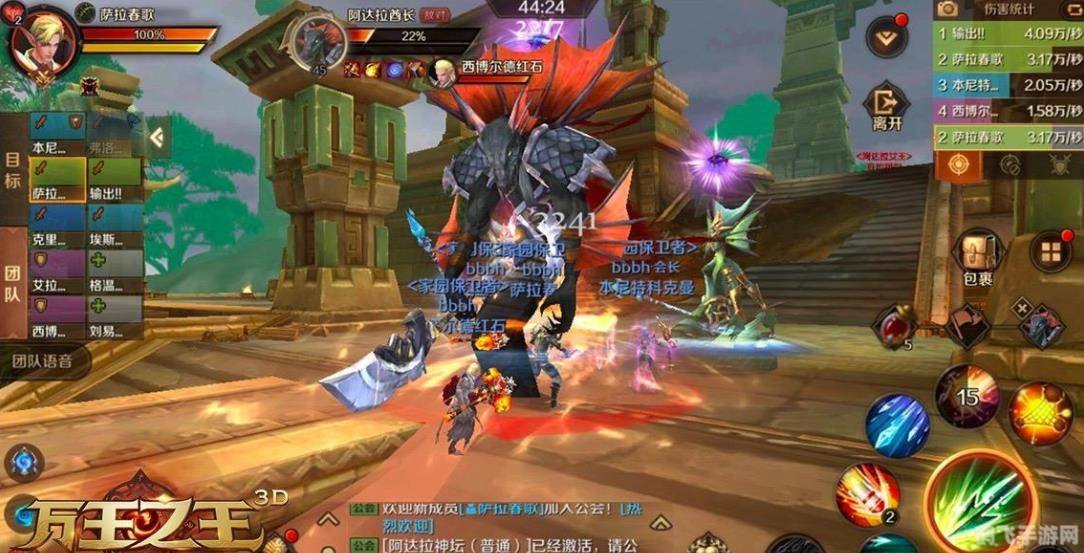Expand the round down-chevron menu button
Viewport: 1084px width, 553px height.
[885, 39]
